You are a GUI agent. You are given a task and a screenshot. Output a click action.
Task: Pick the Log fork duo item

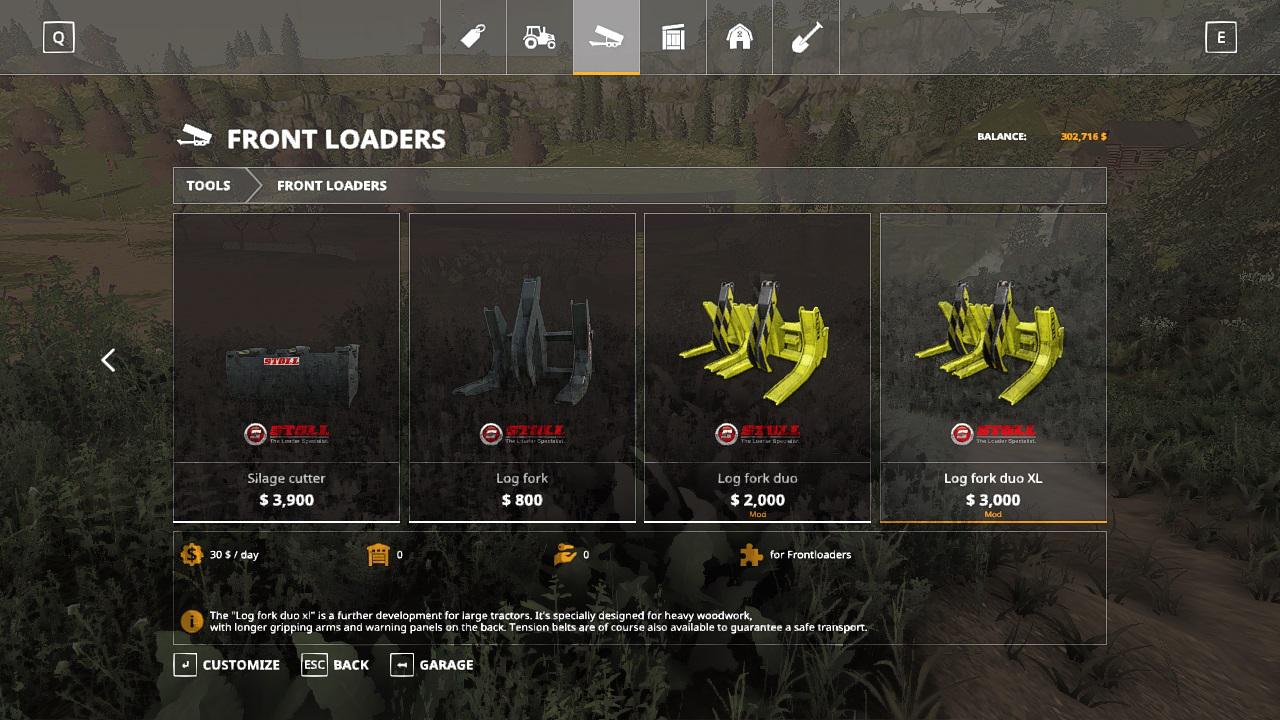(x=757, y=367)
